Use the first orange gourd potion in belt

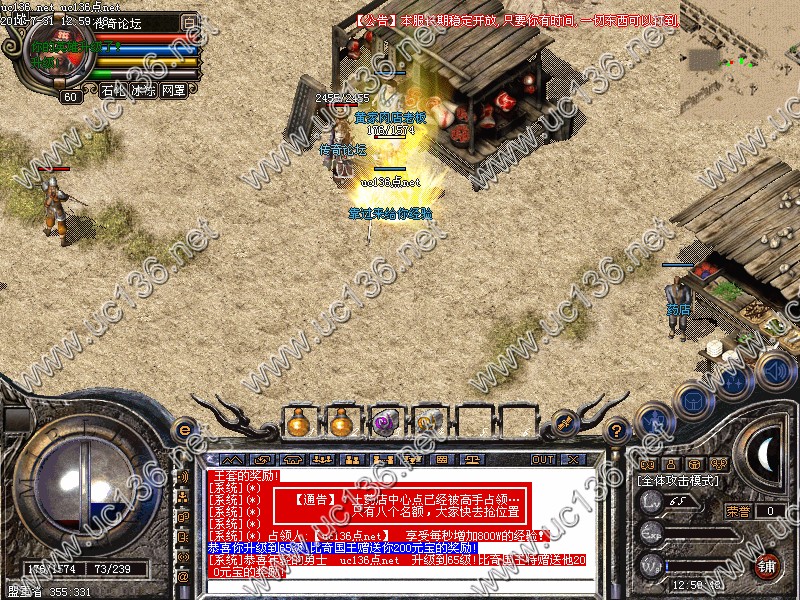pos(296,423)
